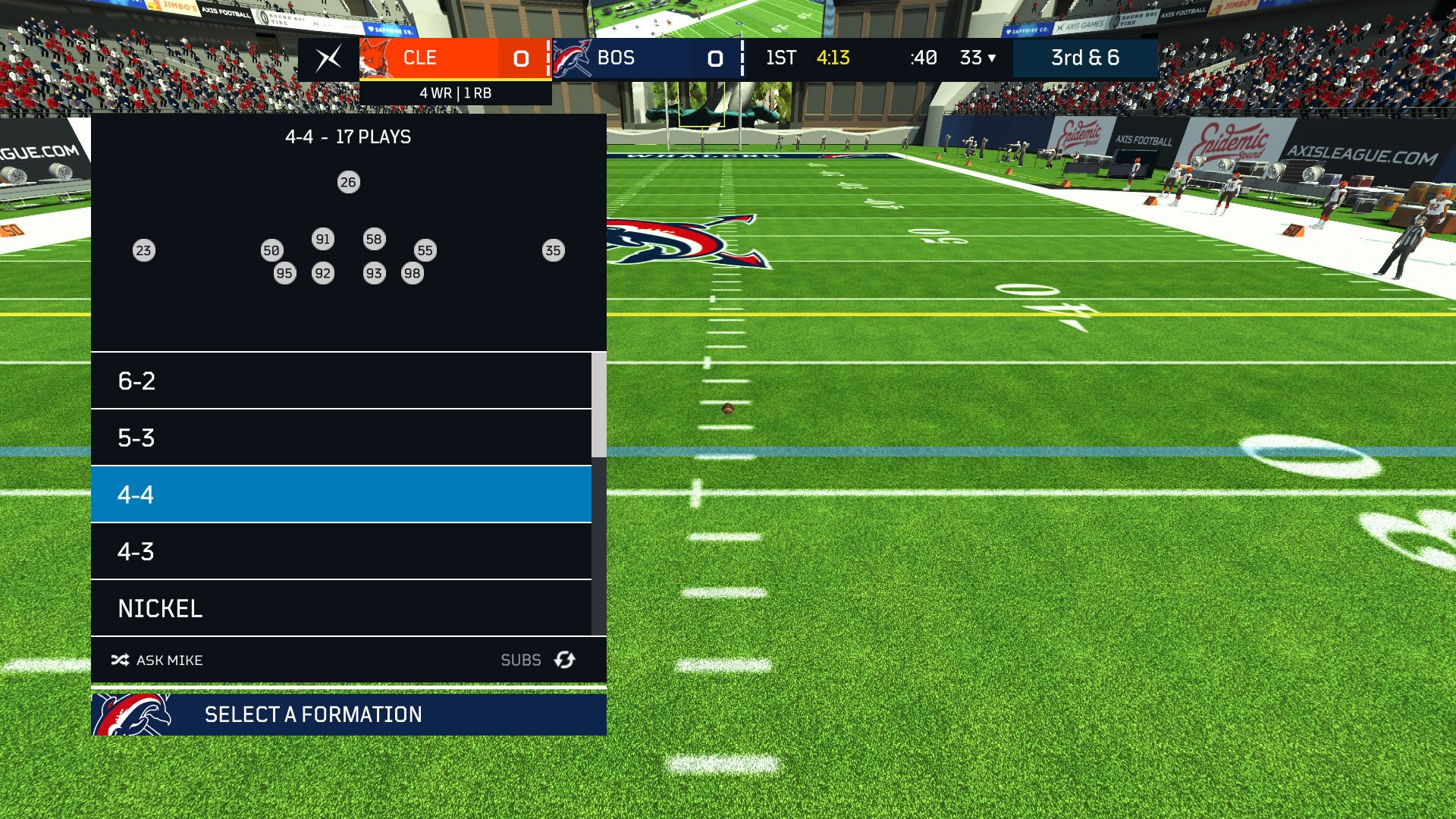The height and width of the screenshot is (819, 1456).
Task: Click SUBS to manage substitutions
Action: (x=522, y=660)
